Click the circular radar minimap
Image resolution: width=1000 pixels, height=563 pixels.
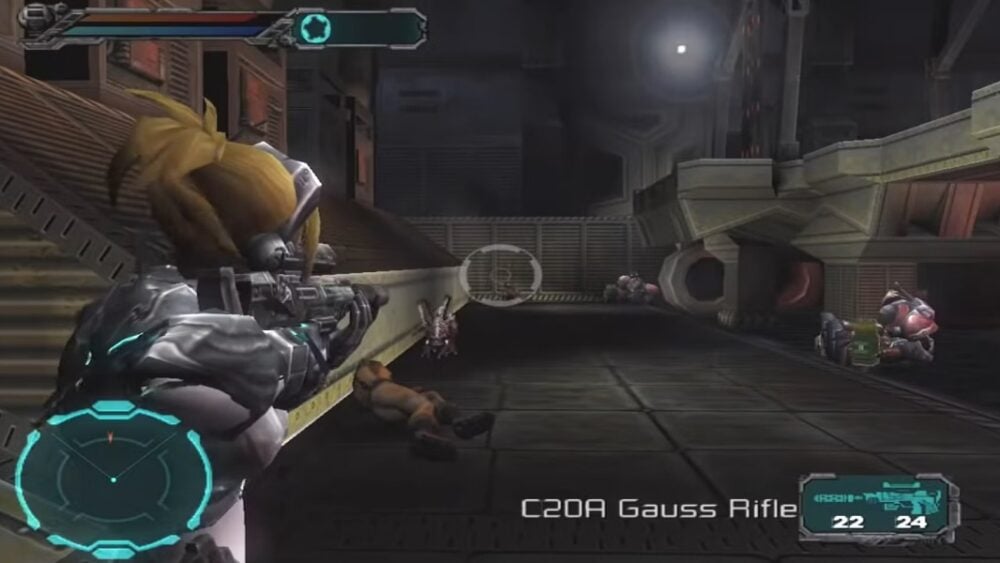(x=113, y=477)
